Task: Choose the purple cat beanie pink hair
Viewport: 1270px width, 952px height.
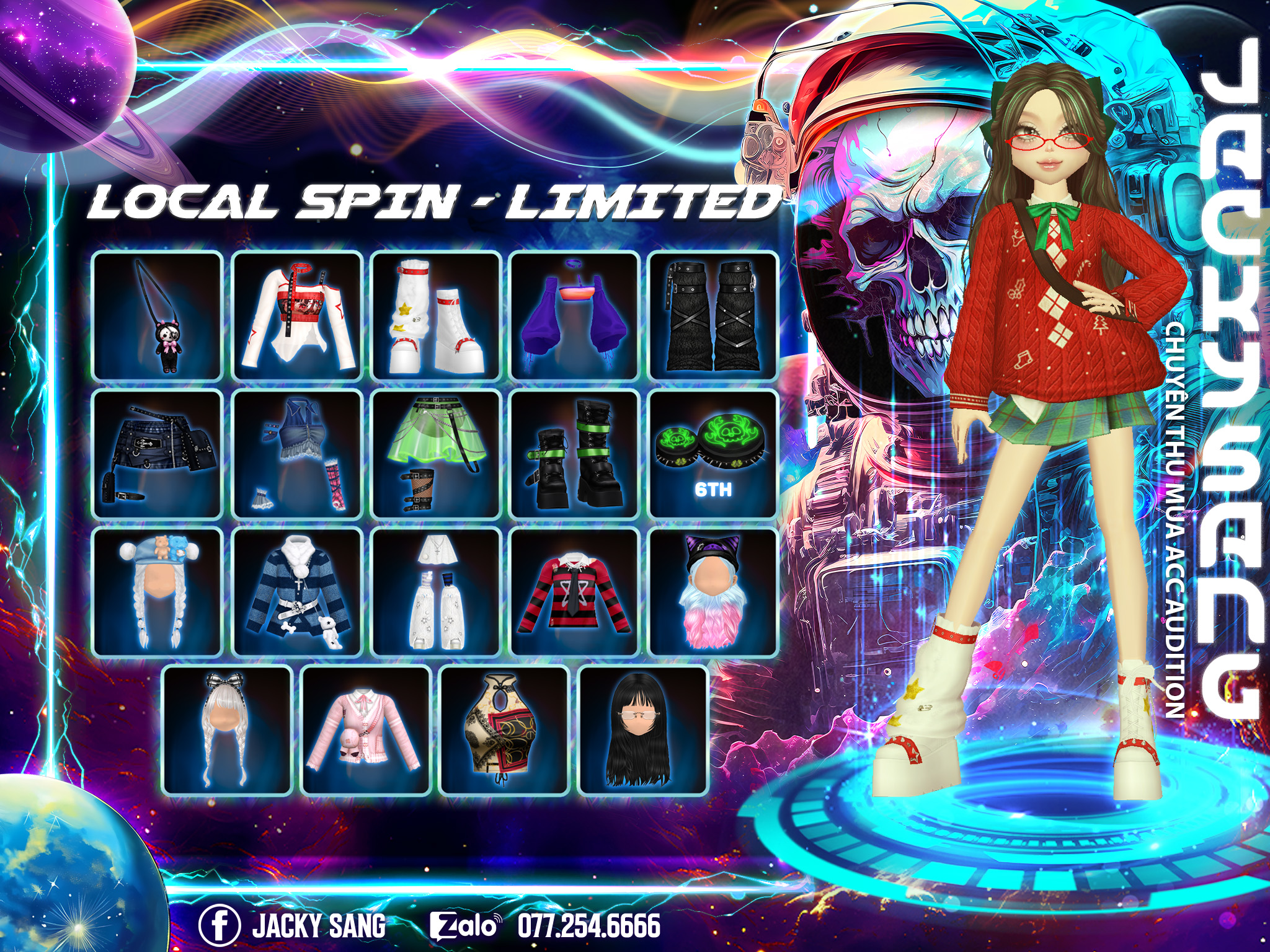Action: 713,592
